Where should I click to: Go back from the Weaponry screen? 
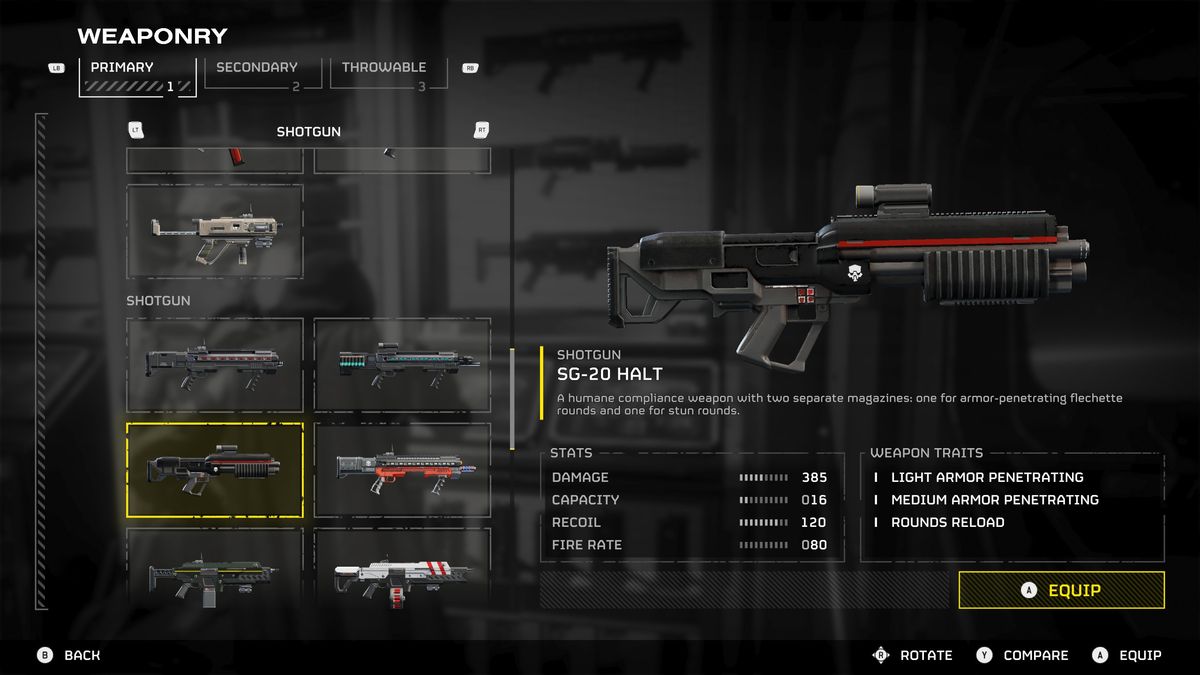(69, 655)
